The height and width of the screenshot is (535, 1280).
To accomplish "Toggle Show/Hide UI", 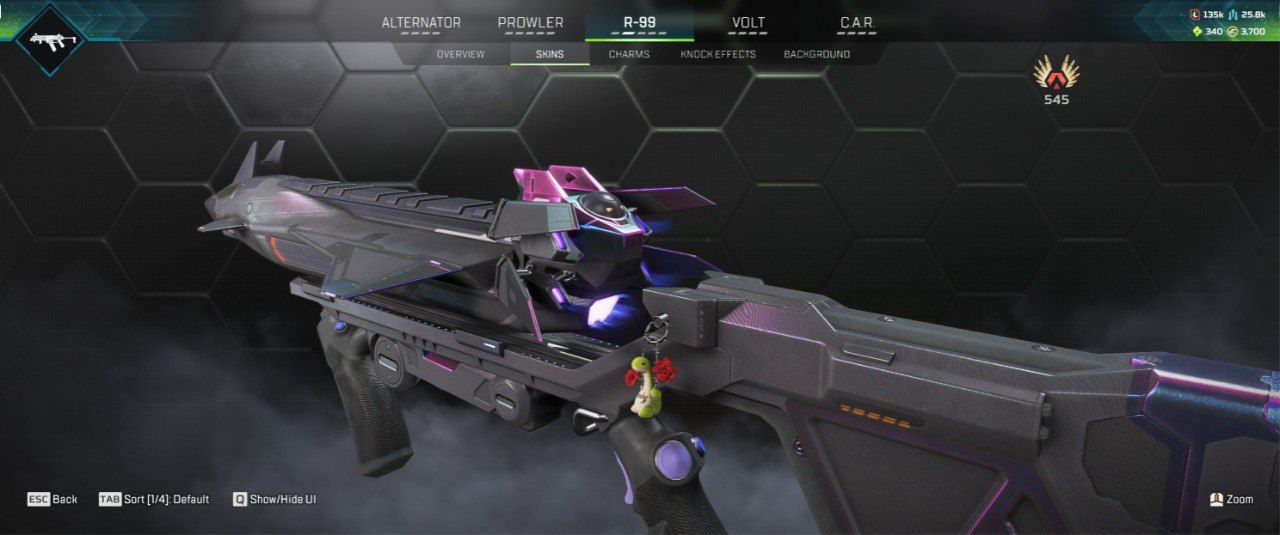I will [x=275, y=499].
